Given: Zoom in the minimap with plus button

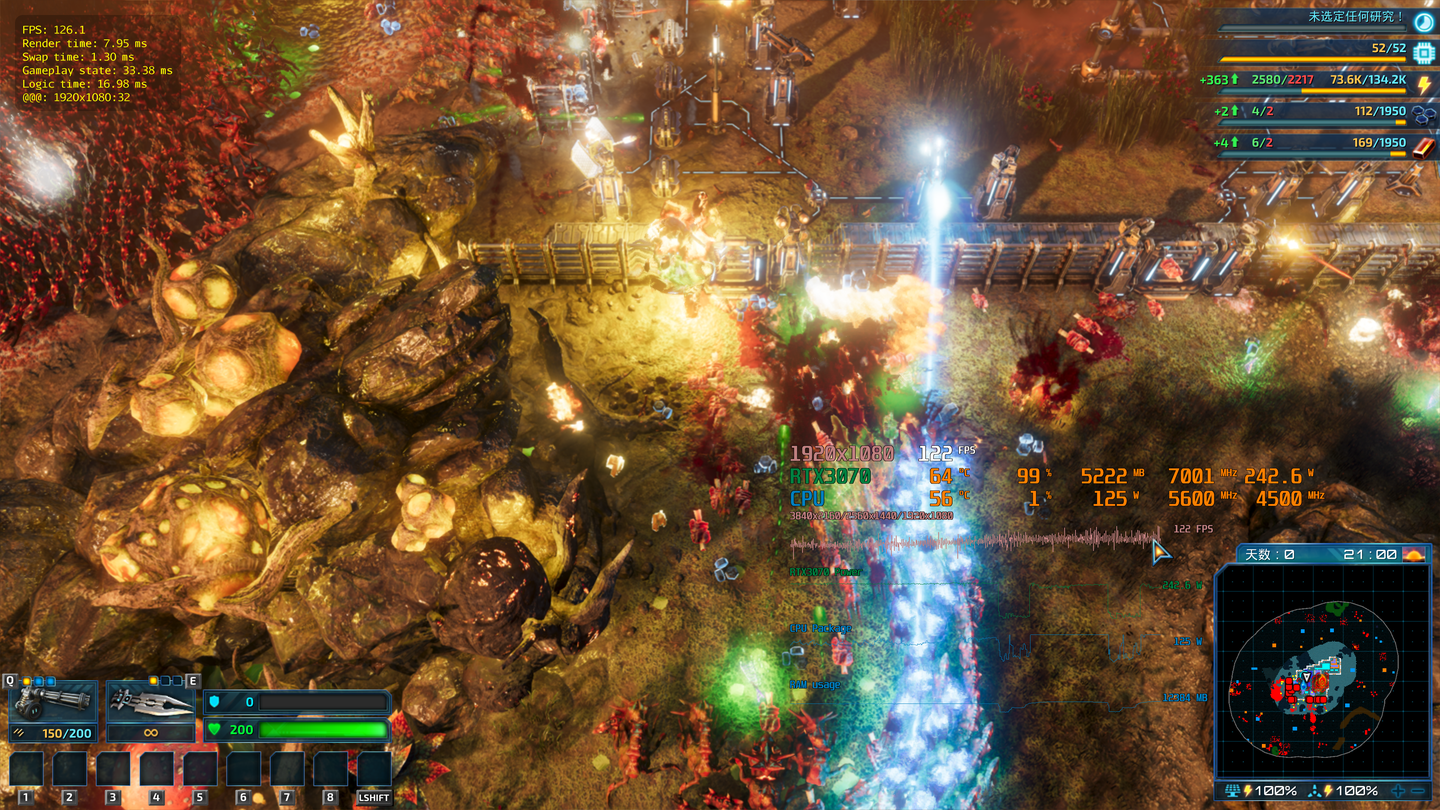Looking at the screenshot, I should pyautogui.click(x=1398, y=791).
